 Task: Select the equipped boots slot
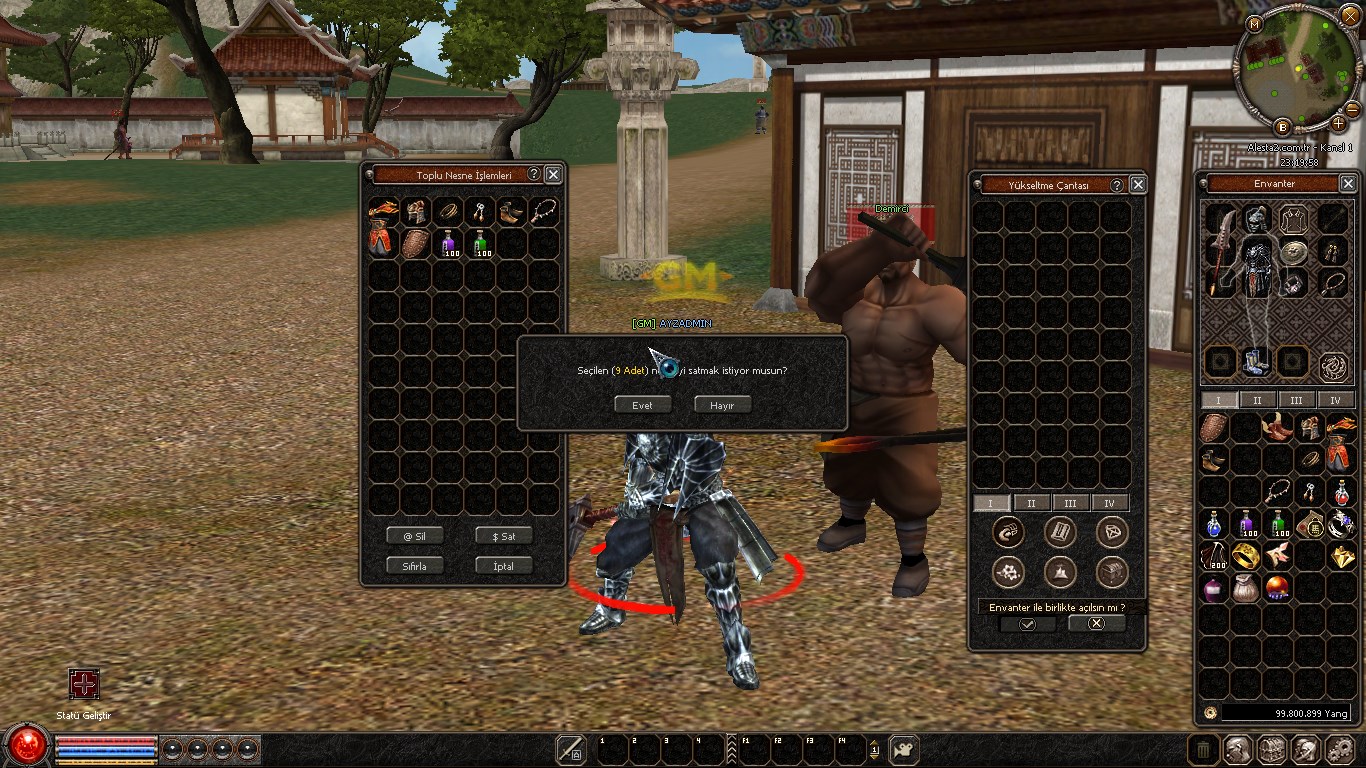coord(1256,360)
